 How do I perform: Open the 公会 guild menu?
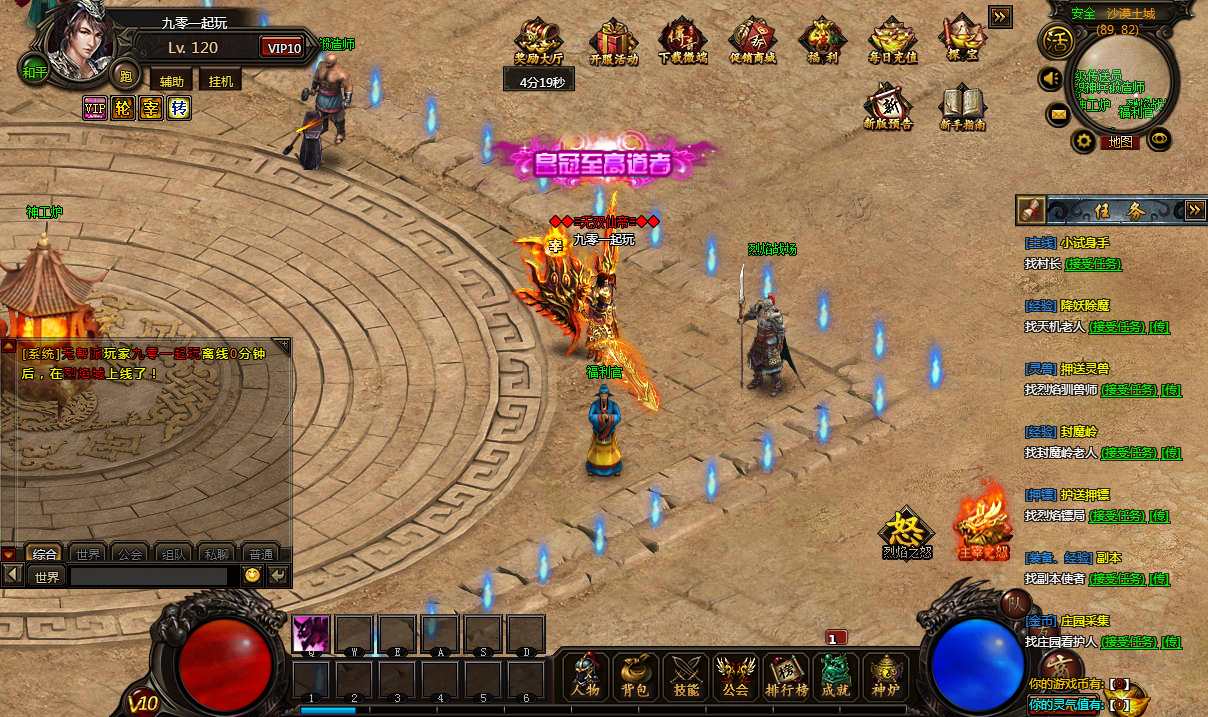coord(736,677)
